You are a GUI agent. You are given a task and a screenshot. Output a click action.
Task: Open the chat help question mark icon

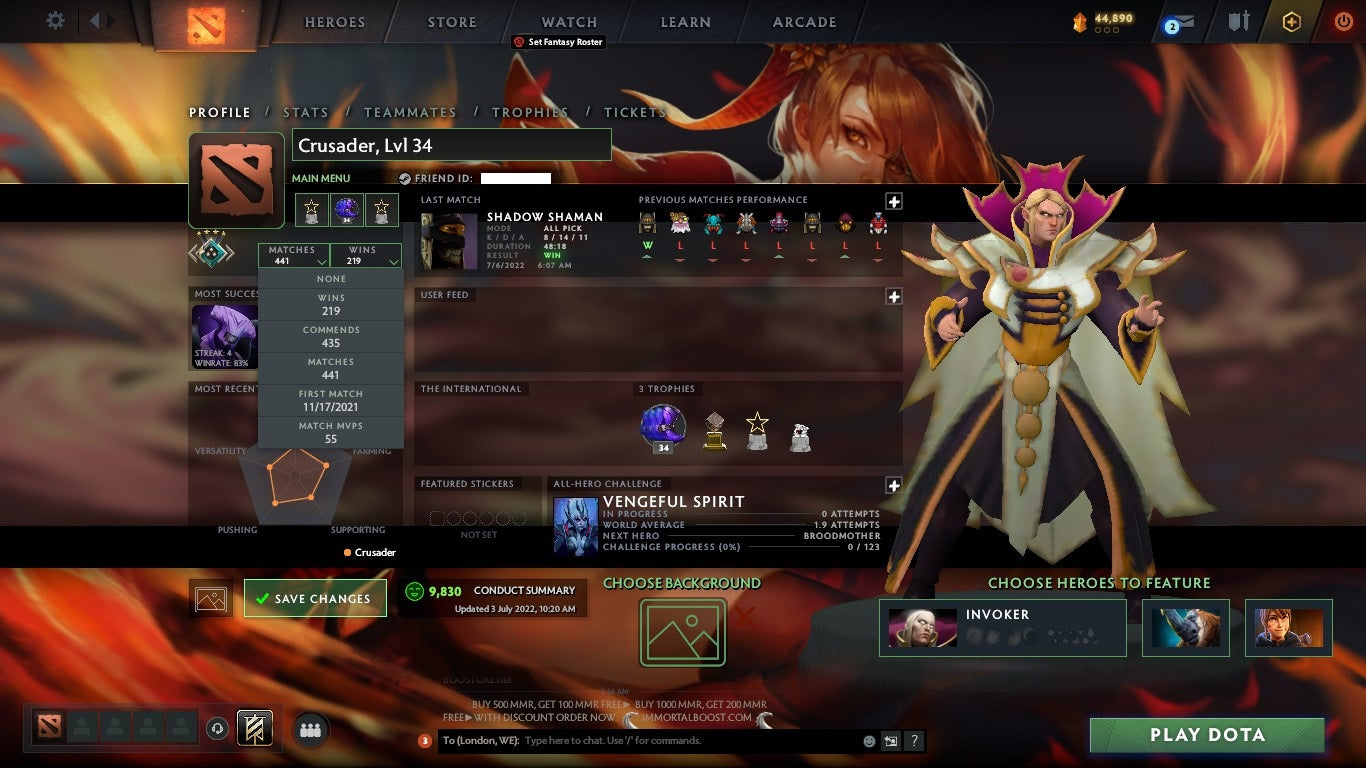(916, 741)
